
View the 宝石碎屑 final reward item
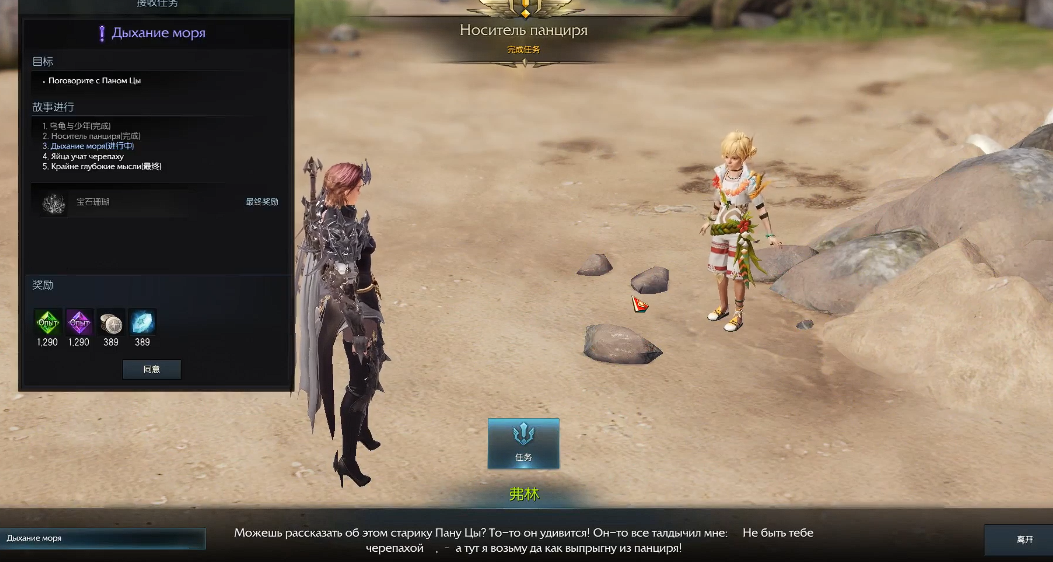(x=55, y=202)
